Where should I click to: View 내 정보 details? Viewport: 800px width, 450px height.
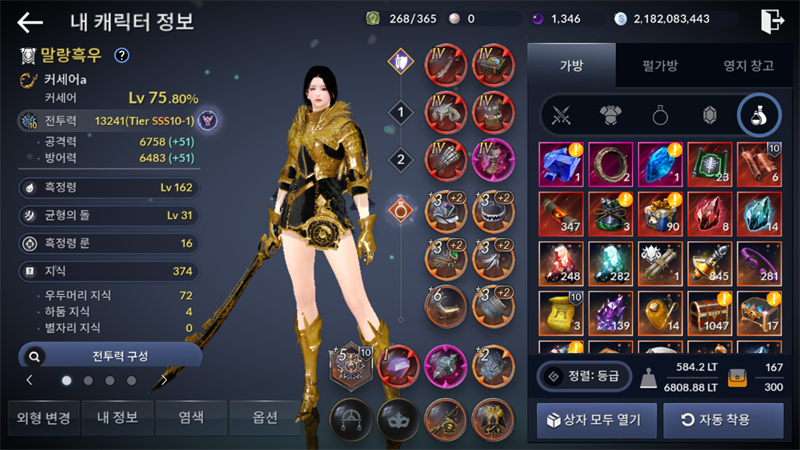click(x=114, y=418)
